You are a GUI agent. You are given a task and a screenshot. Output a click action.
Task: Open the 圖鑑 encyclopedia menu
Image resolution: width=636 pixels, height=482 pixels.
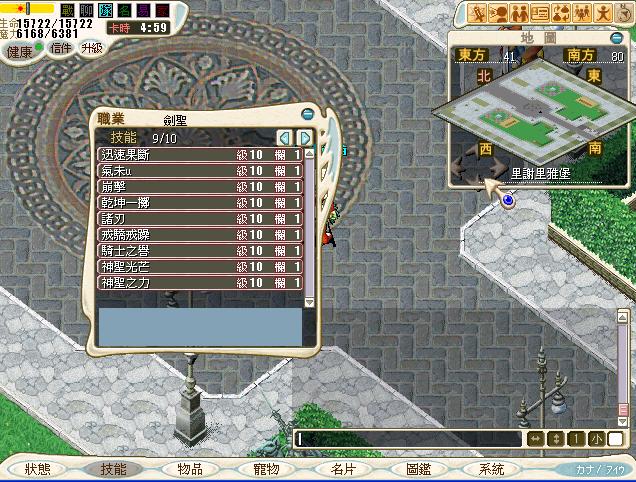tap(418, 468)
